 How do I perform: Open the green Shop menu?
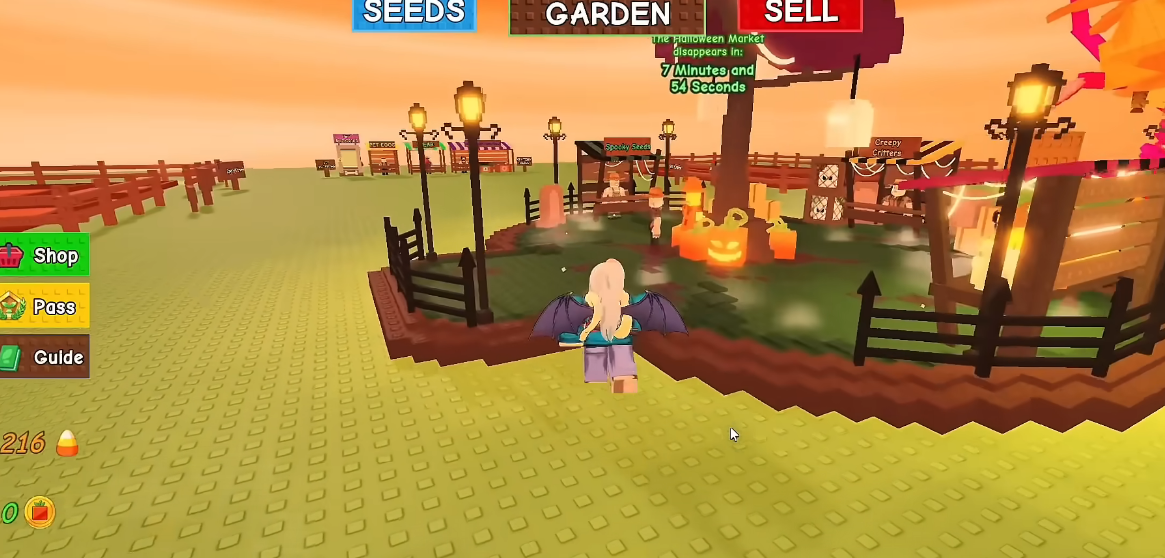(44, 255)
